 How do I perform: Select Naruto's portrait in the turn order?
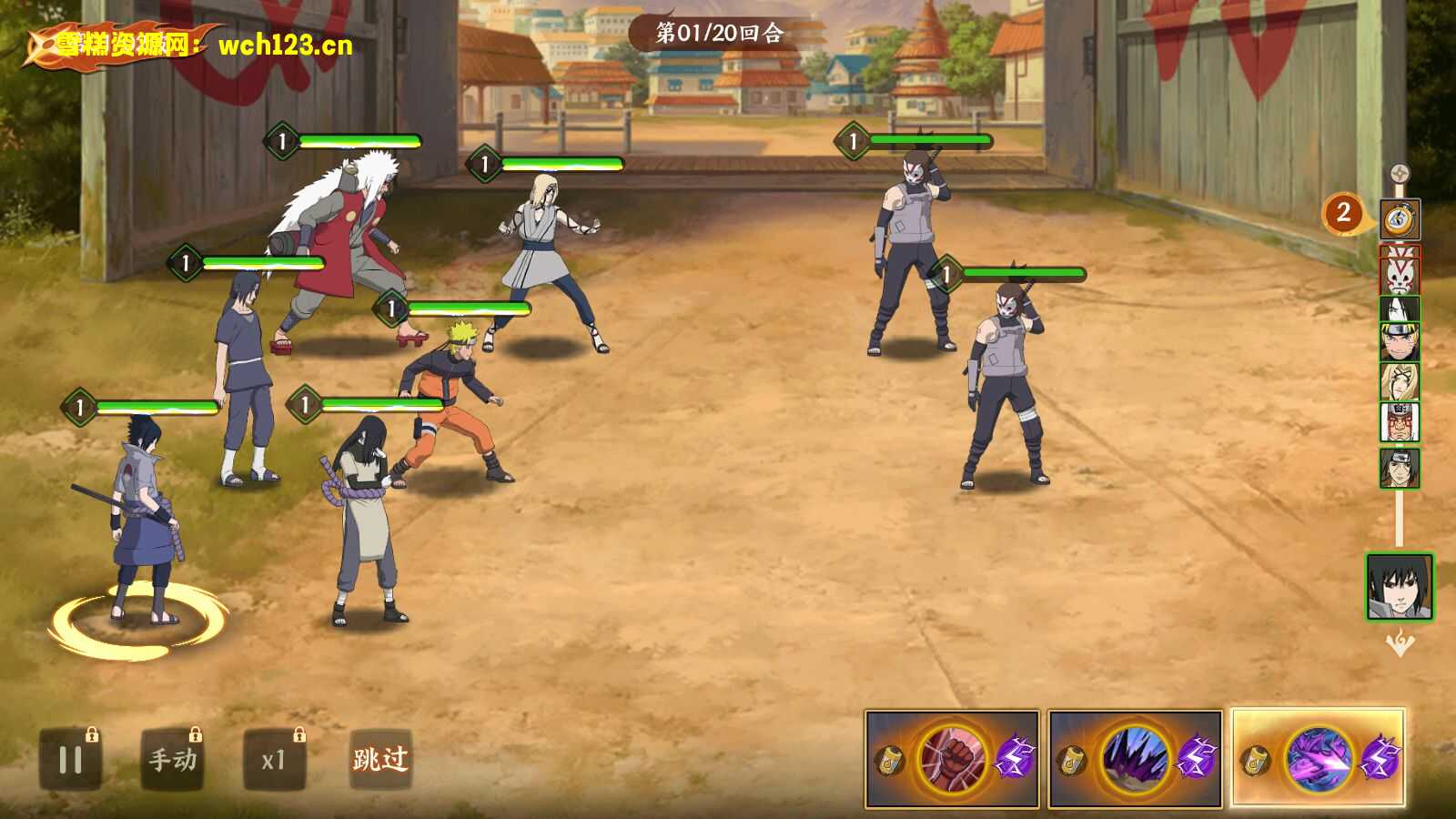click(1400, 343)
